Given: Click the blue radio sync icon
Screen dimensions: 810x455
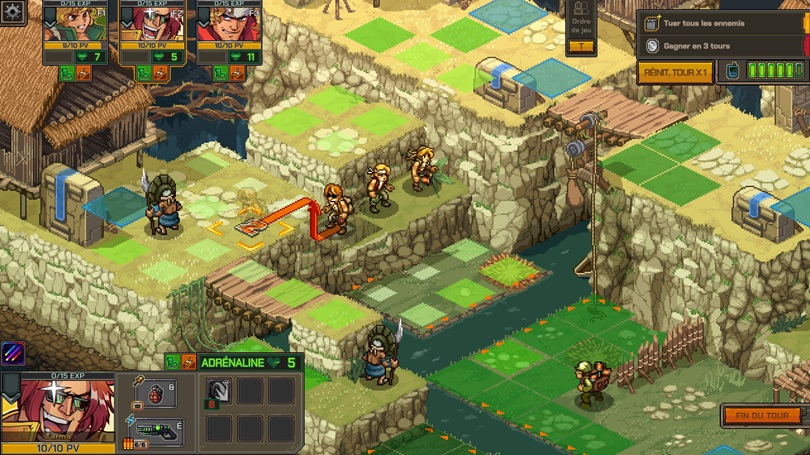Looking at the screenshot, I should [731, 71].
